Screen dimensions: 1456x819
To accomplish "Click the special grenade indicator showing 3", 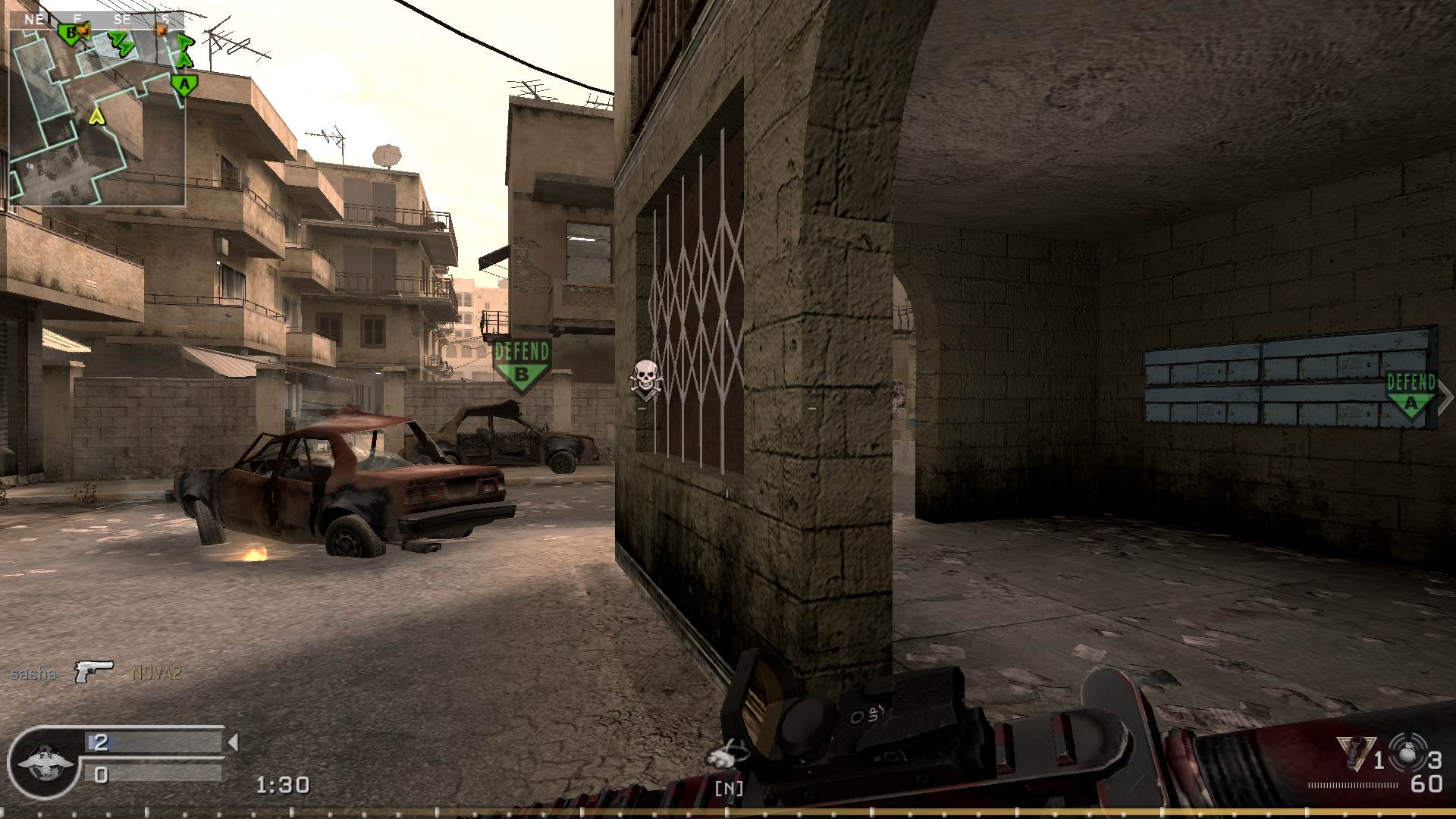I will point(1407,752).
